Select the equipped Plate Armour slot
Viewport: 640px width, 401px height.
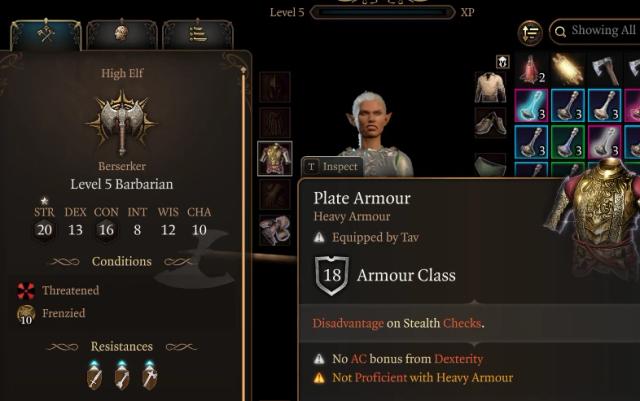275,158
